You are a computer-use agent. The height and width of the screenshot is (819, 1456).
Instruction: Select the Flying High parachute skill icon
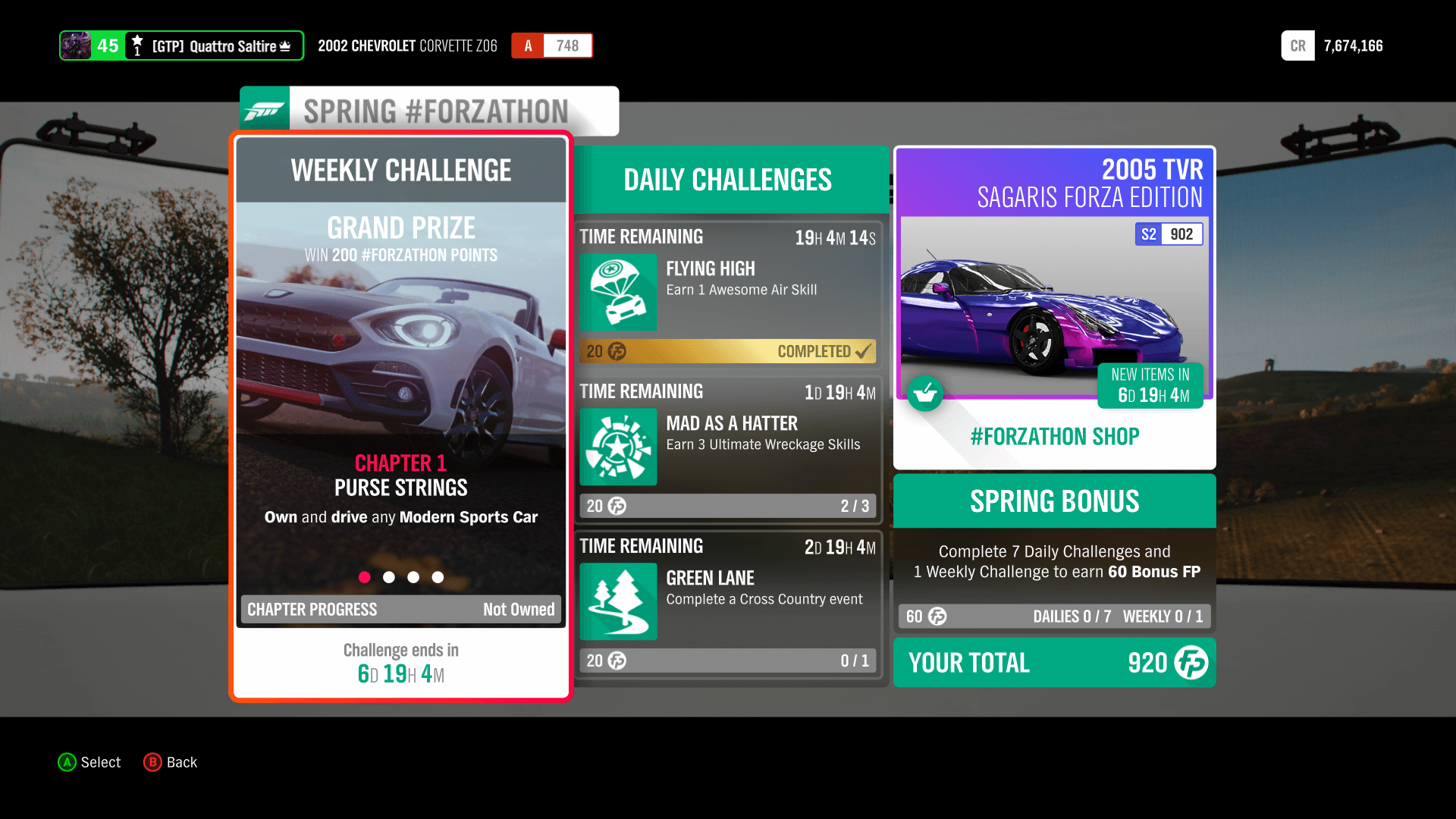coord(618,293)
